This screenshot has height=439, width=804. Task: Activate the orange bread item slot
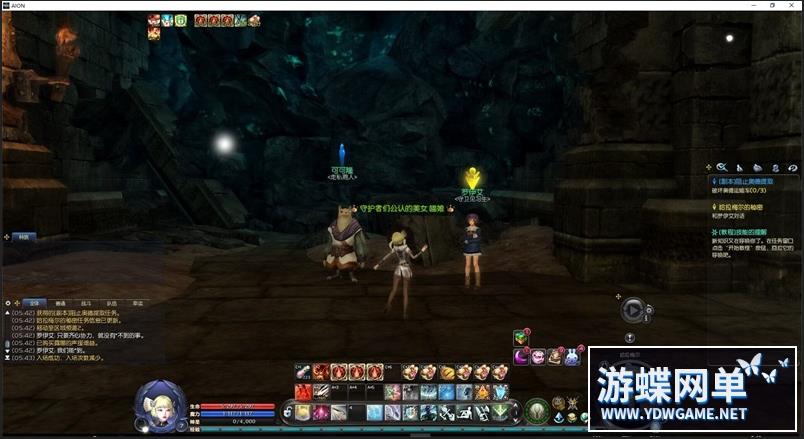click(448, 372)
